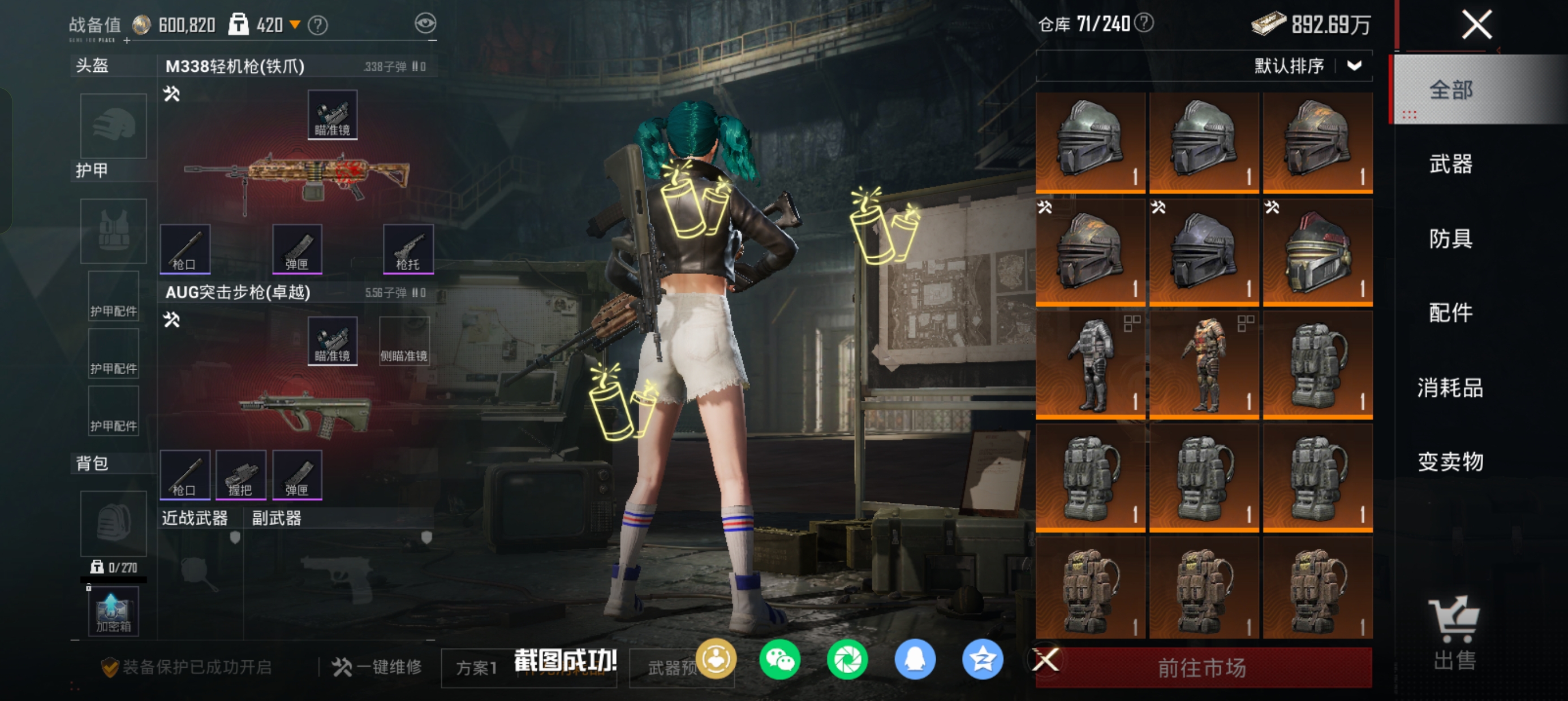The image size is (1568, 701).
Task: Select the 全部 all-items tab
Action: (x=1450, y=90)
